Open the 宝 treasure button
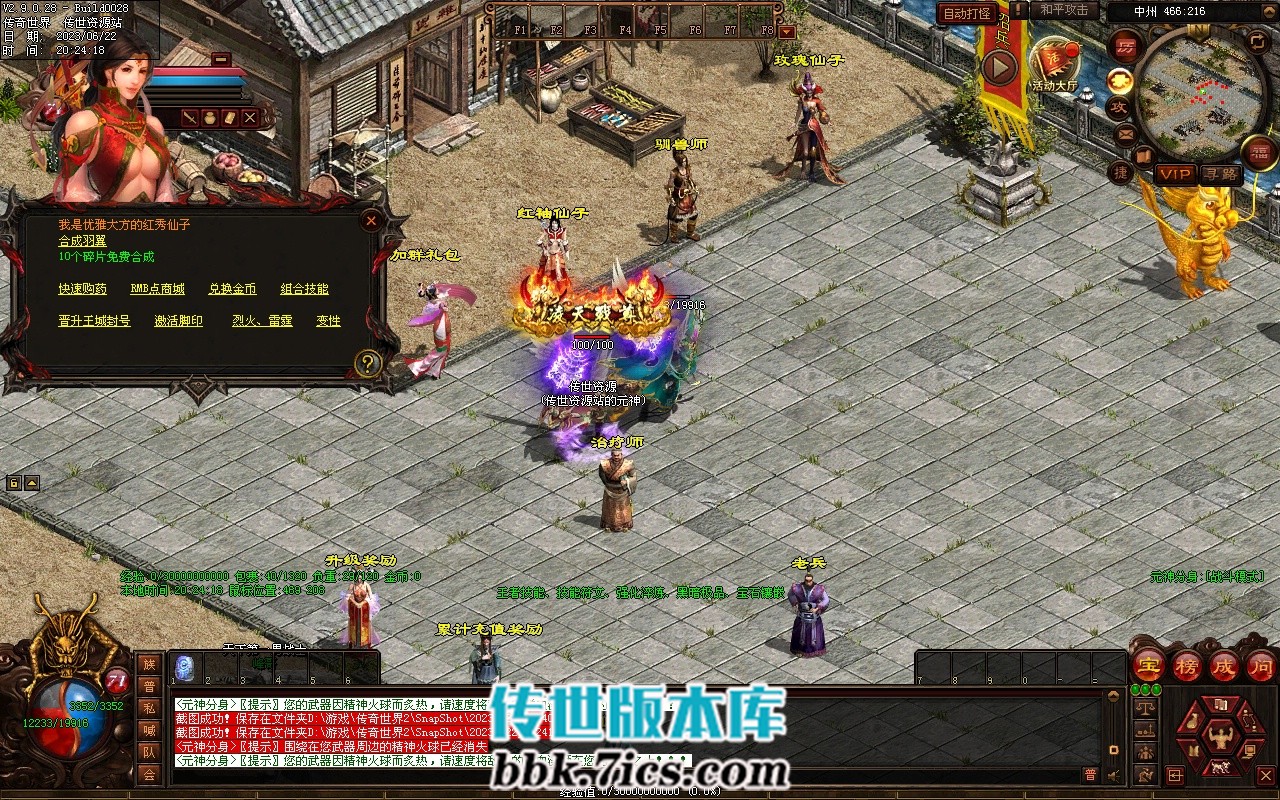The height and width of the screenshot is (800, 1280). (x=1148, y=667)
